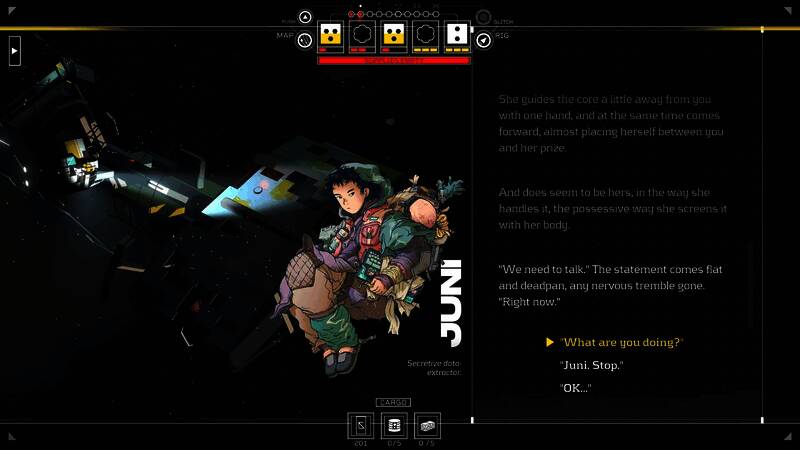Select the supplies crates cargo slot

tap(427, 425)
